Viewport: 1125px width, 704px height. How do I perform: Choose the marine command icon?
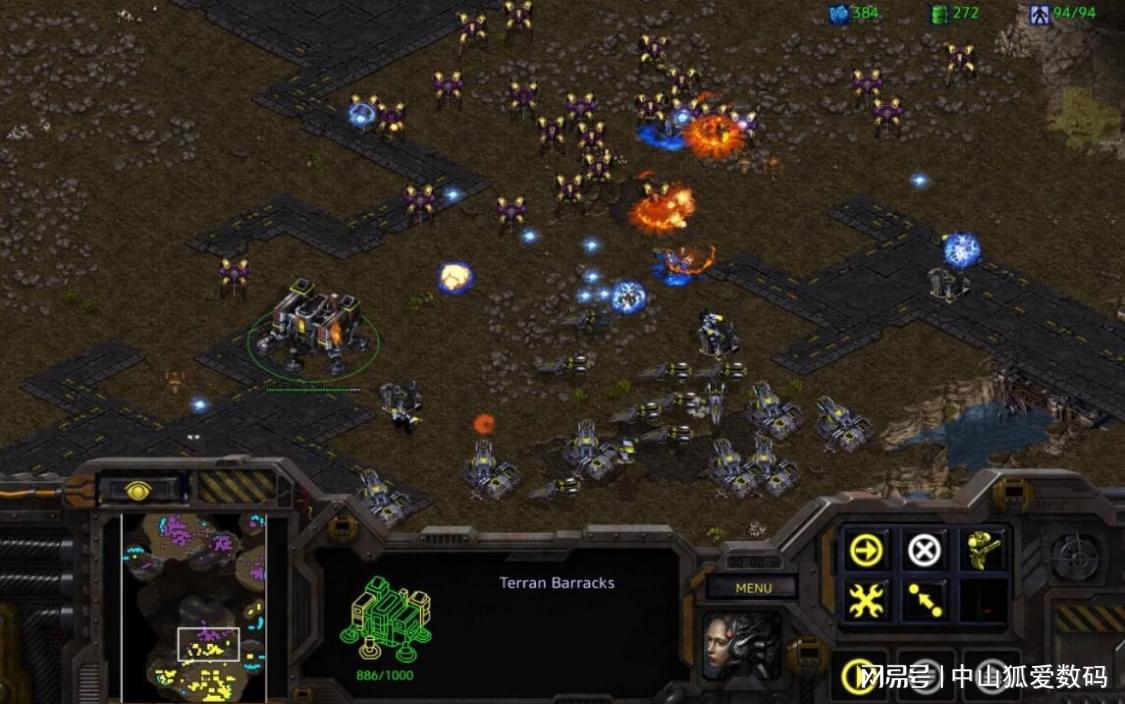pos(983,549)
